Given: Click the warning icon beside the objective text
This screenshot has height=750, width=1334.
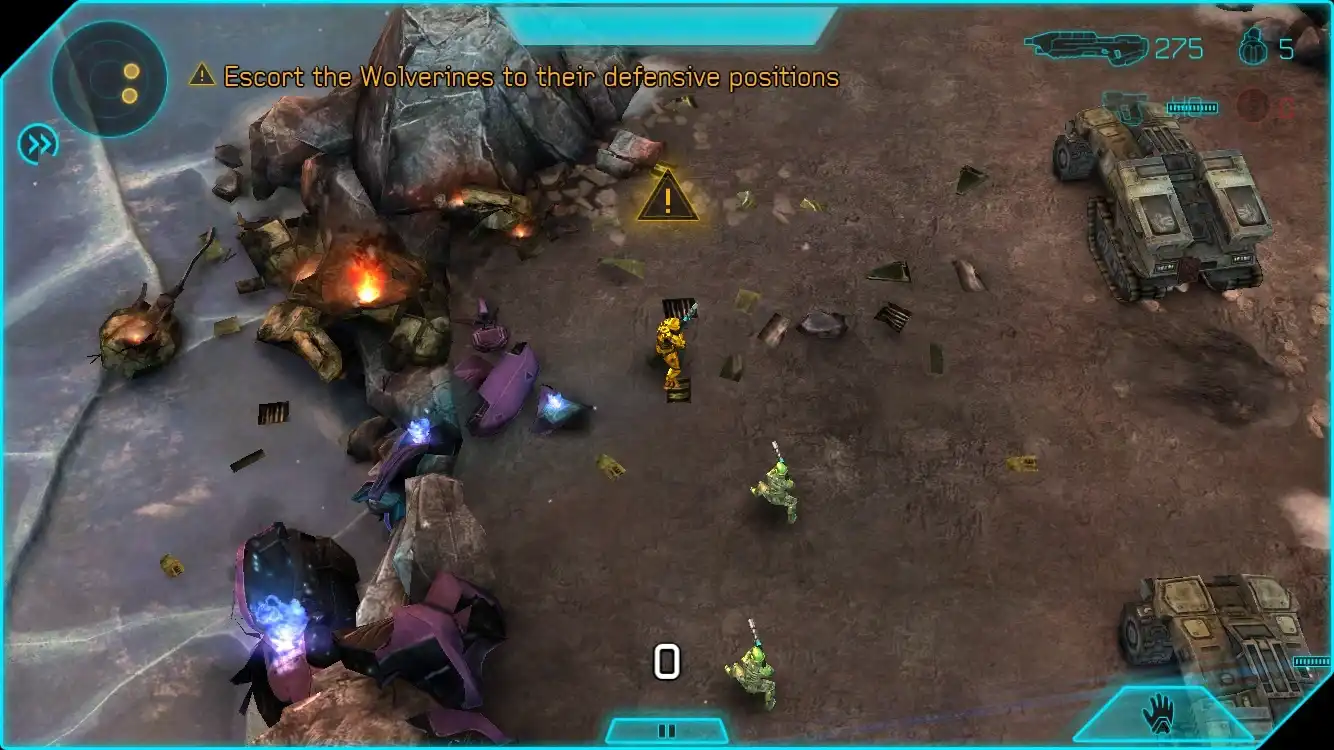Looking at the screenshot, I should click(x=203, y=75).
